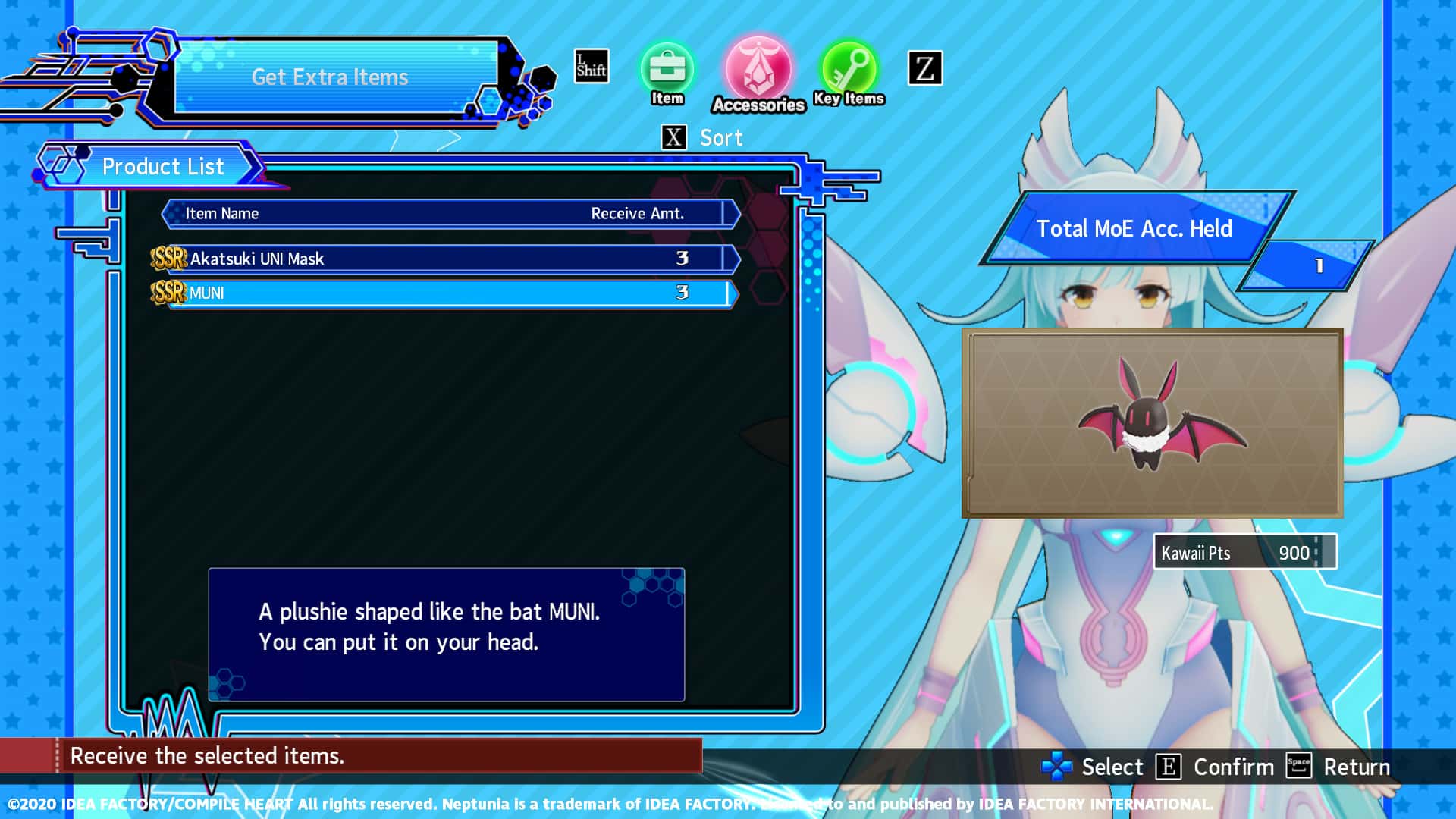Activate Sort to reorder the product list
This screenshot has width=1456, height=819.
click(x=719, y=137)
